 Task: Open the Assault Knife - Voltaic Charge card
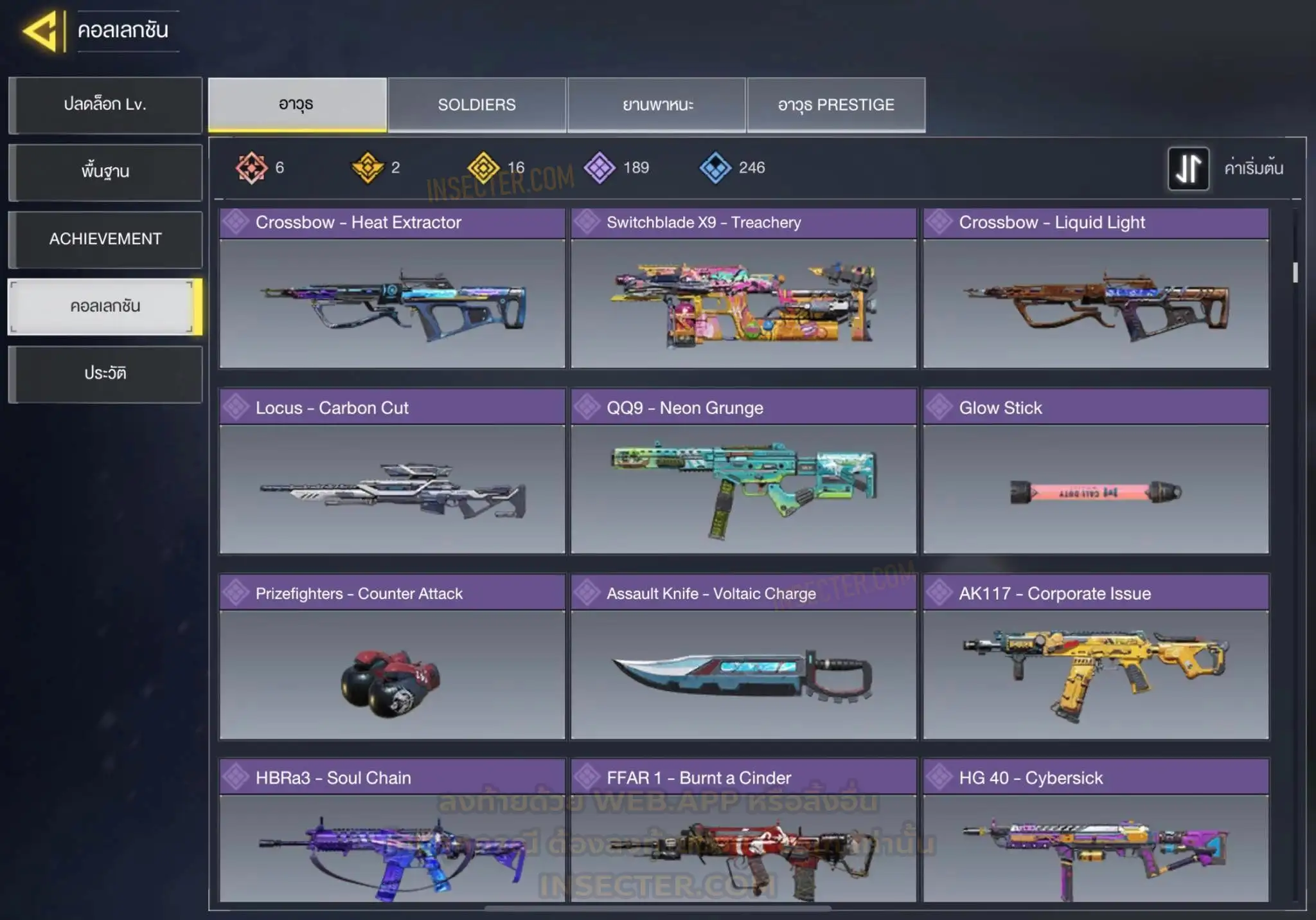point(743,657)
